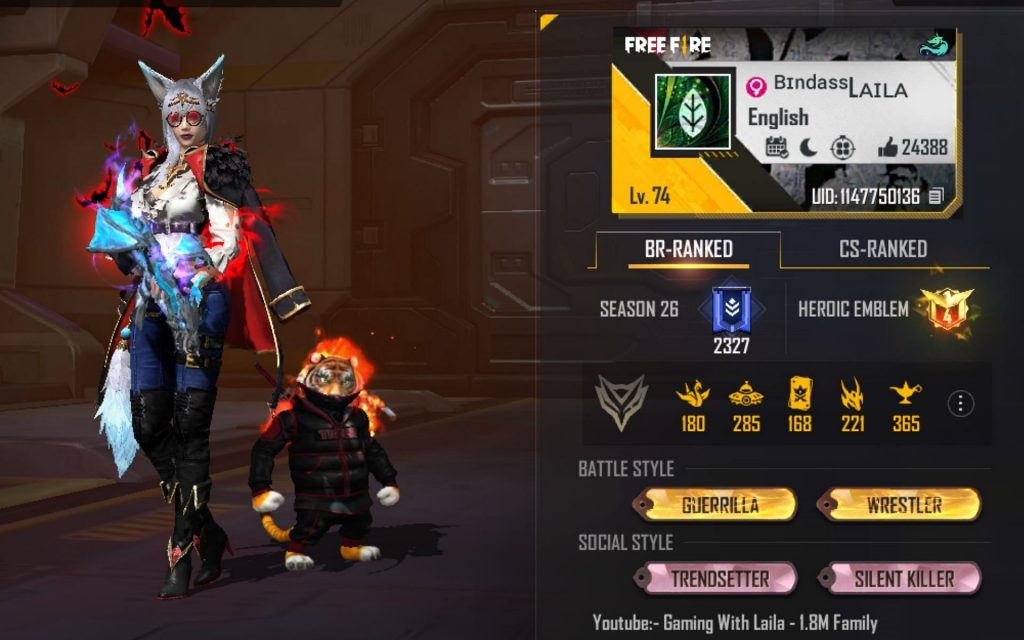Select the golden magic lamp badge
The width and height of the screenshot is (1024, 640).
(x=906, y=393)
